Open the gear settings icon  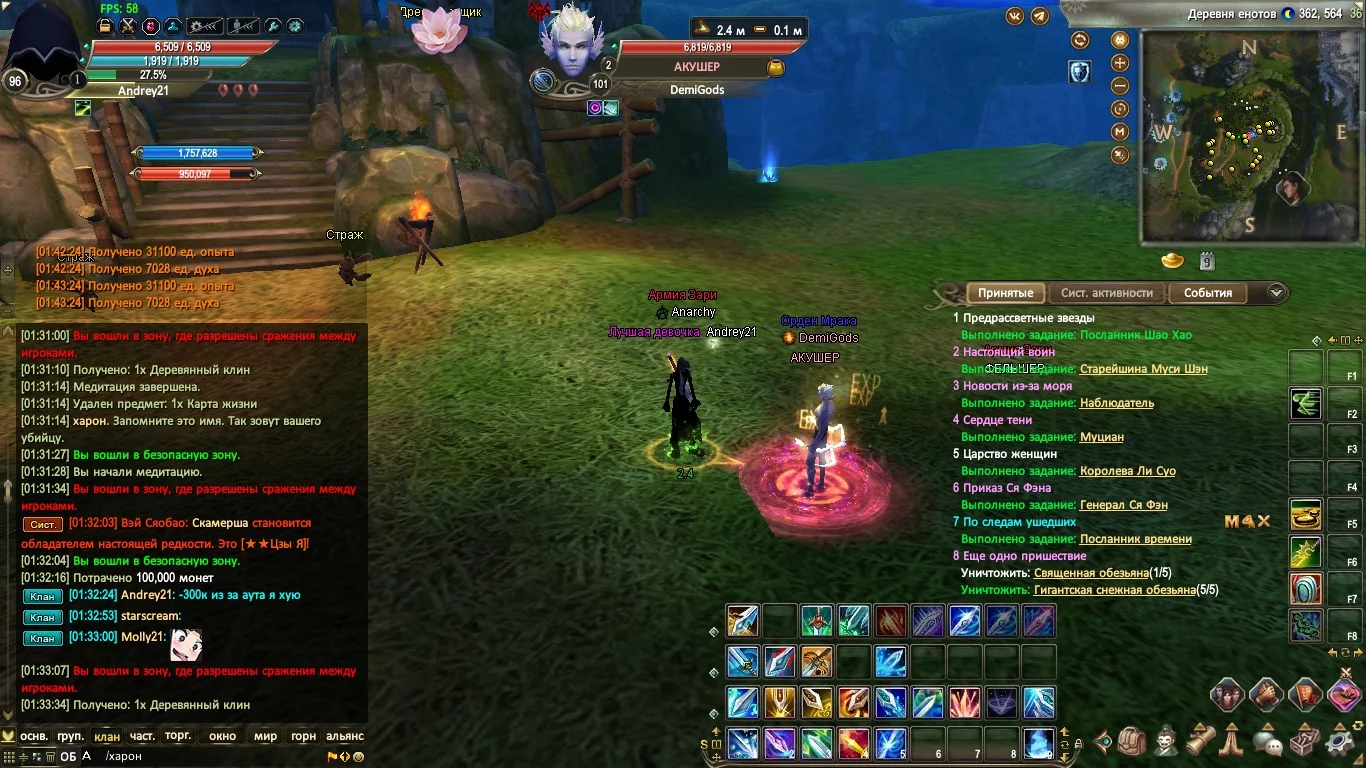1338,742
